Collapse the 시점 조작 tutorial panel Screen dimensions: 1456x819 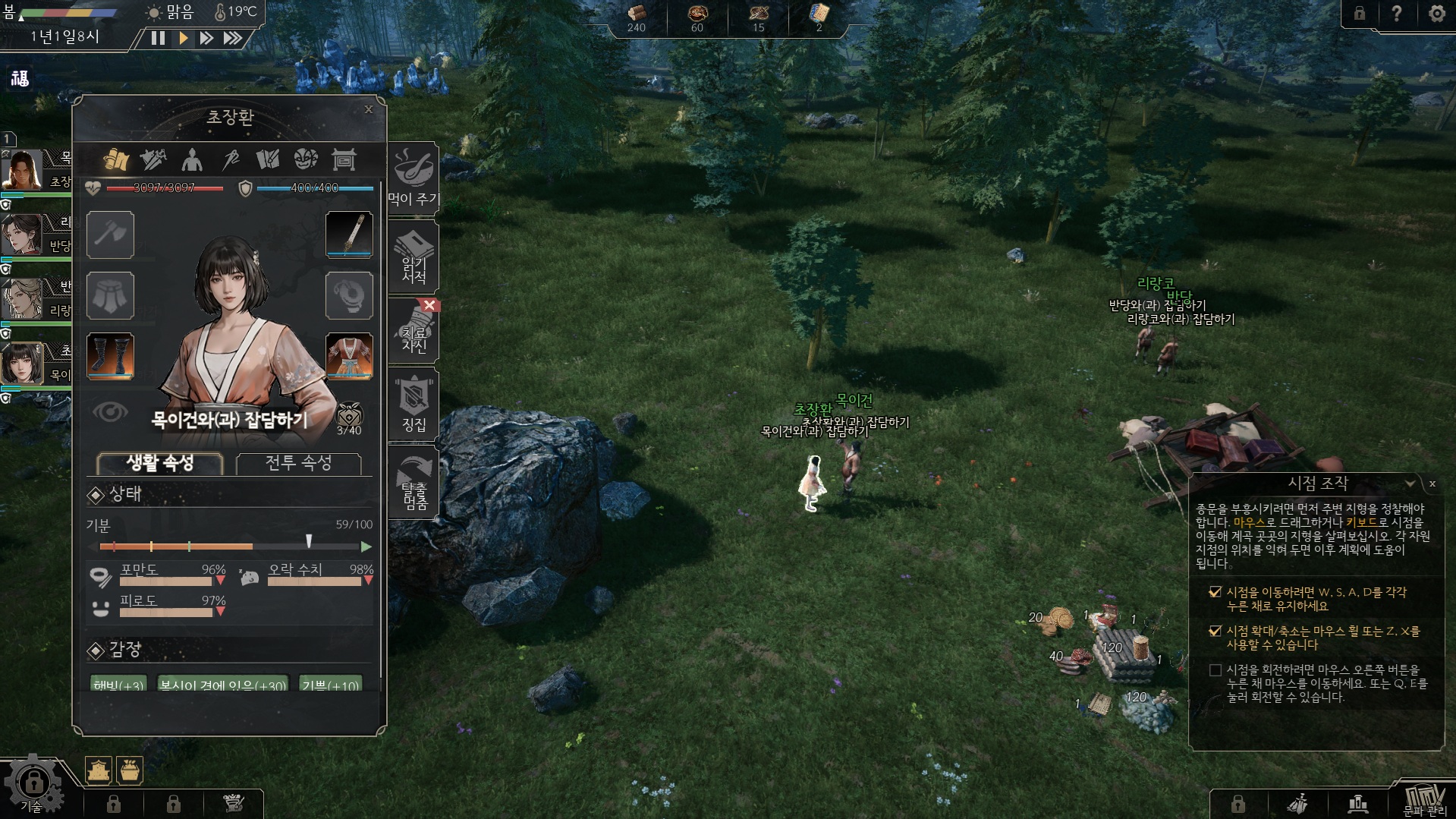point(1410,484)
